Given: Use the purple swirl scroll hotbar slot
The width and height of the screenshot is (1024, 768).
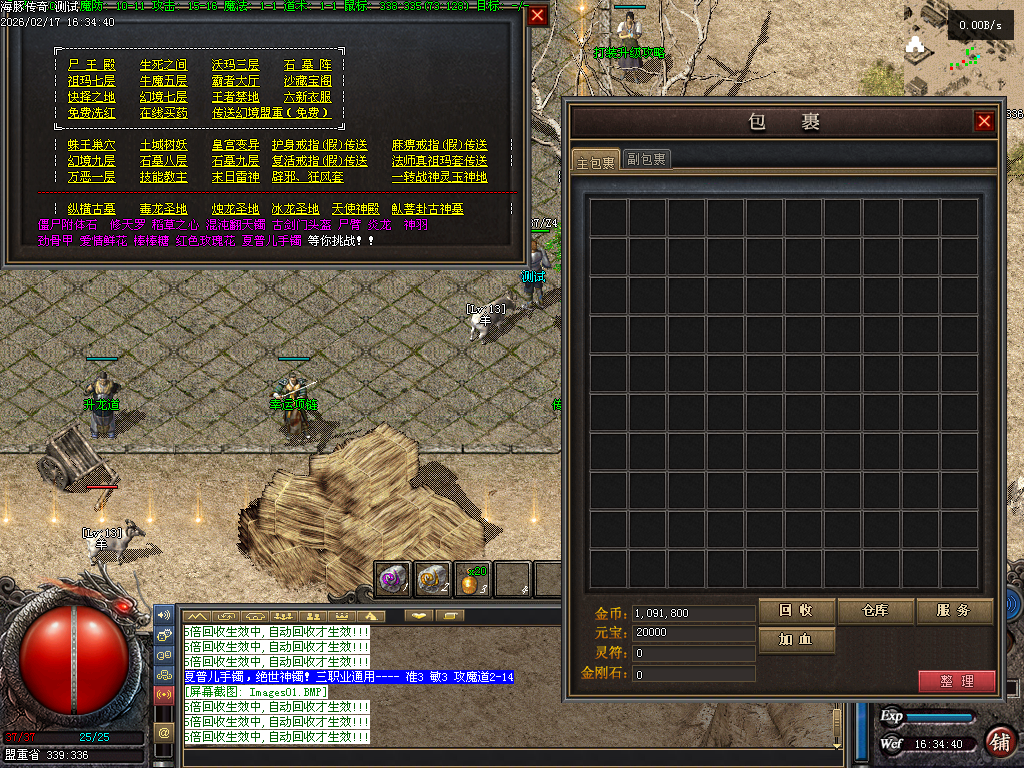Looking at the screenshot, I should coord(392,579).
